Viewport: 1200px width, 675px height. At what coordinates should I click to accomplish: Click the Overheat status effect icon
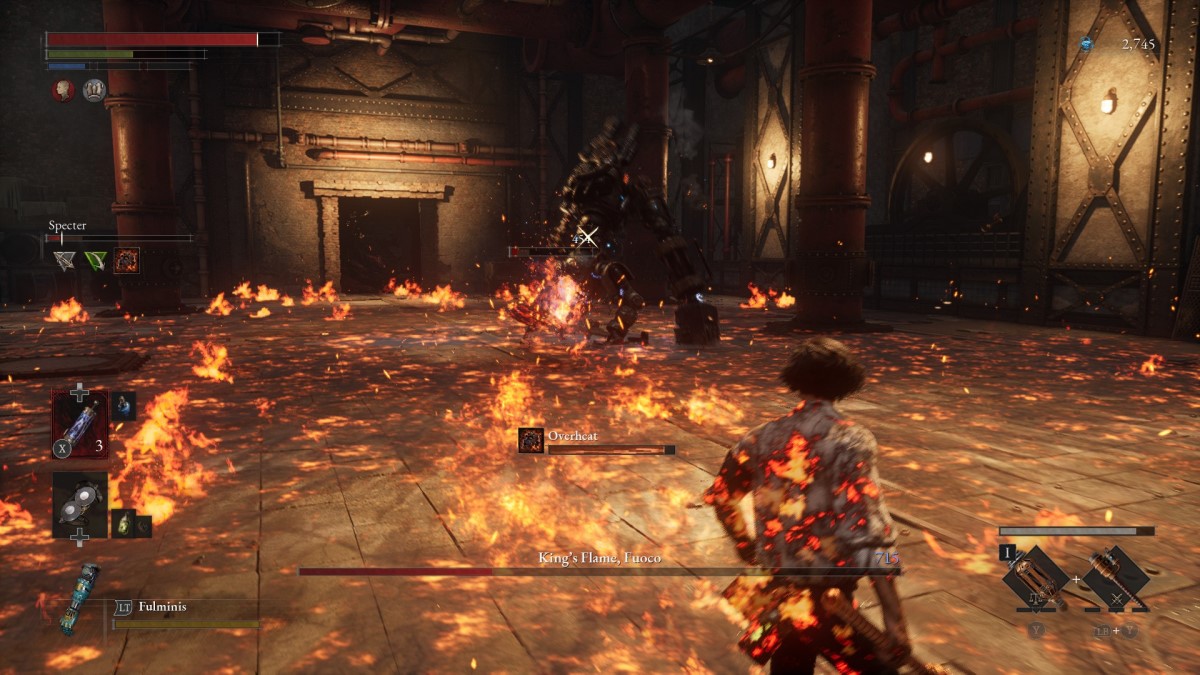tap(531, 440)
